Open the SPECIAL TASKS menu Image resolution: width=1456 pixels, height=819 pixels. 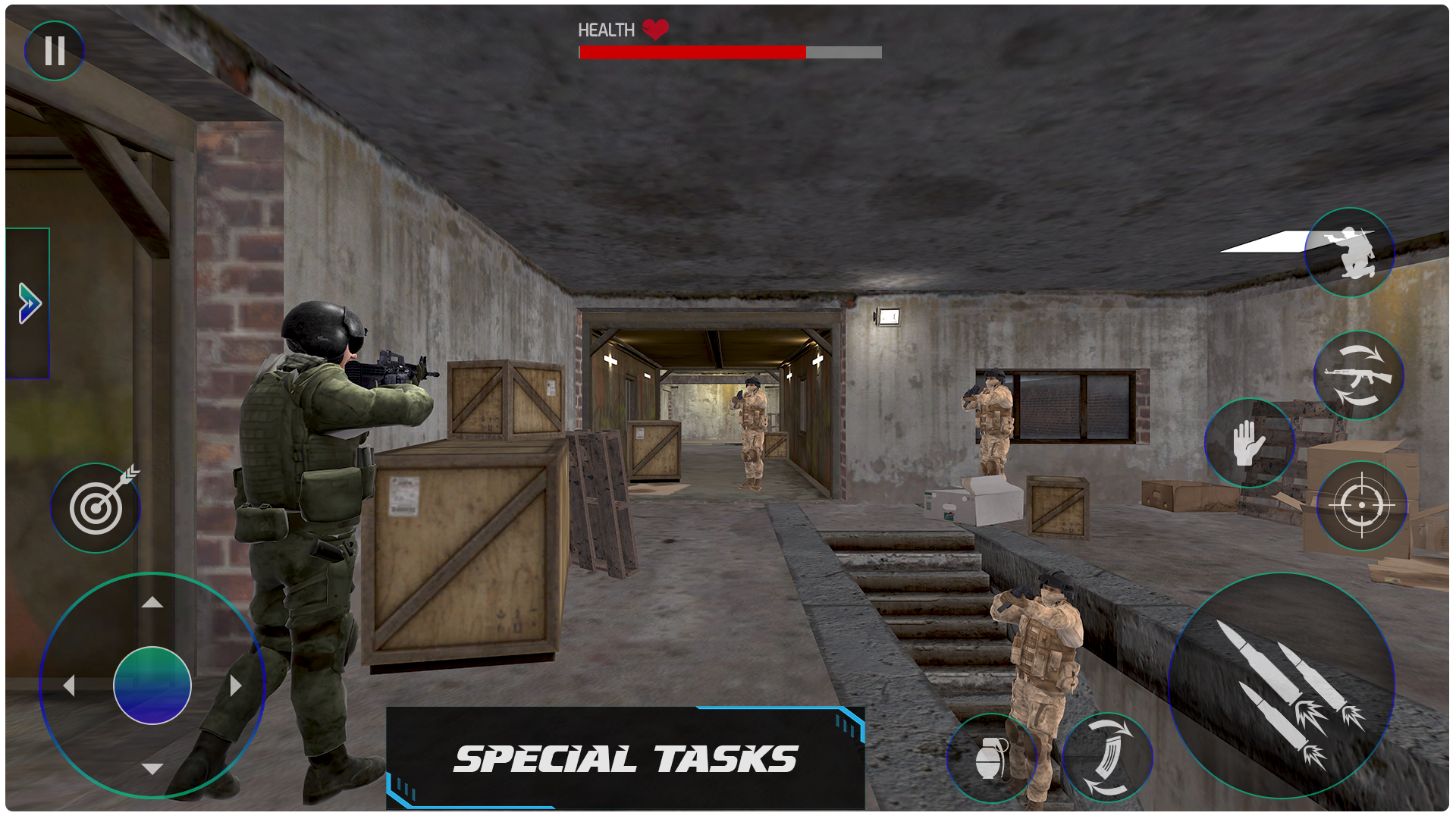coord(626,758)
